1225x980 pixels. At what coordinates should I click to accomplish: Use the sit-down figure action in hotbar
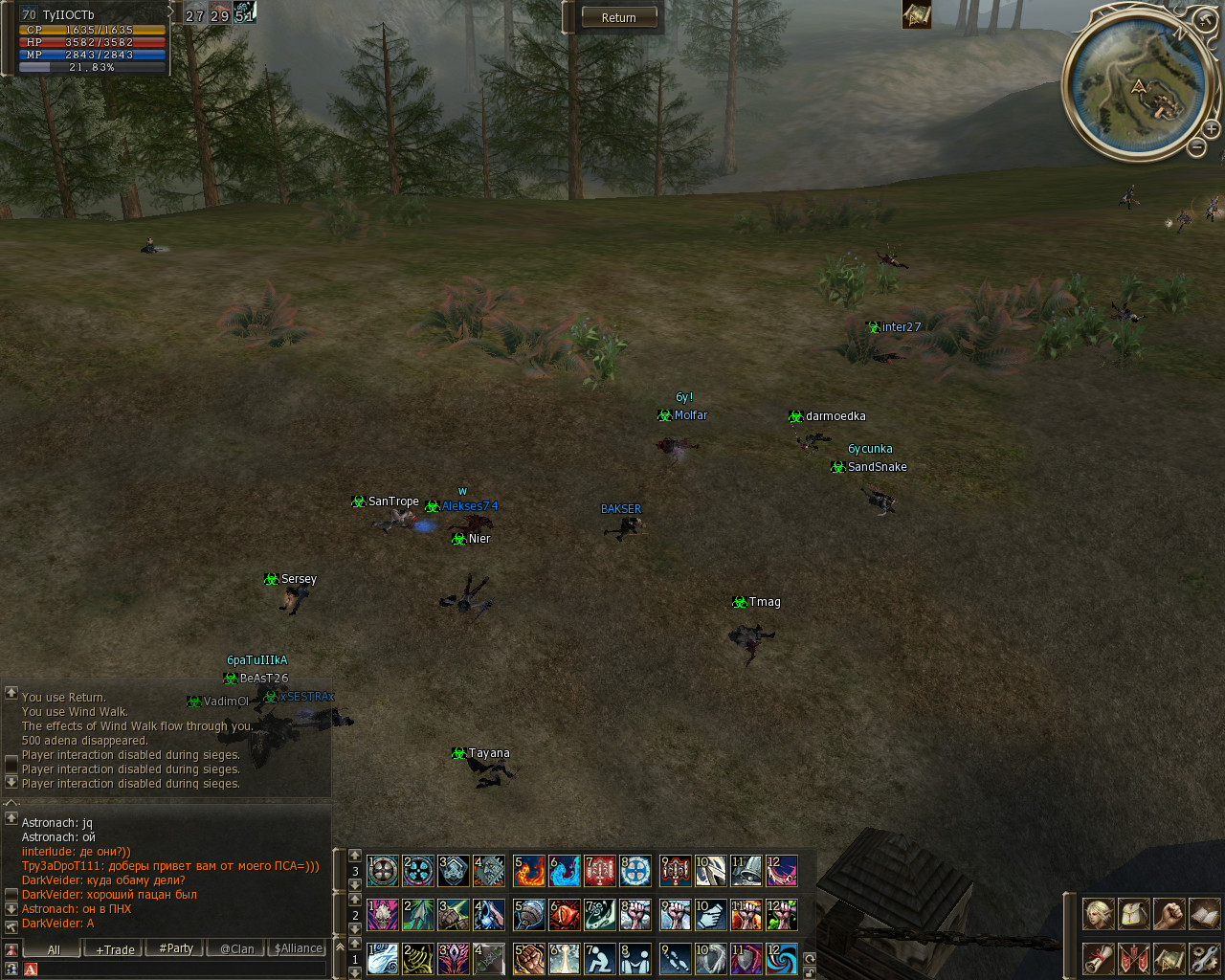599,959
